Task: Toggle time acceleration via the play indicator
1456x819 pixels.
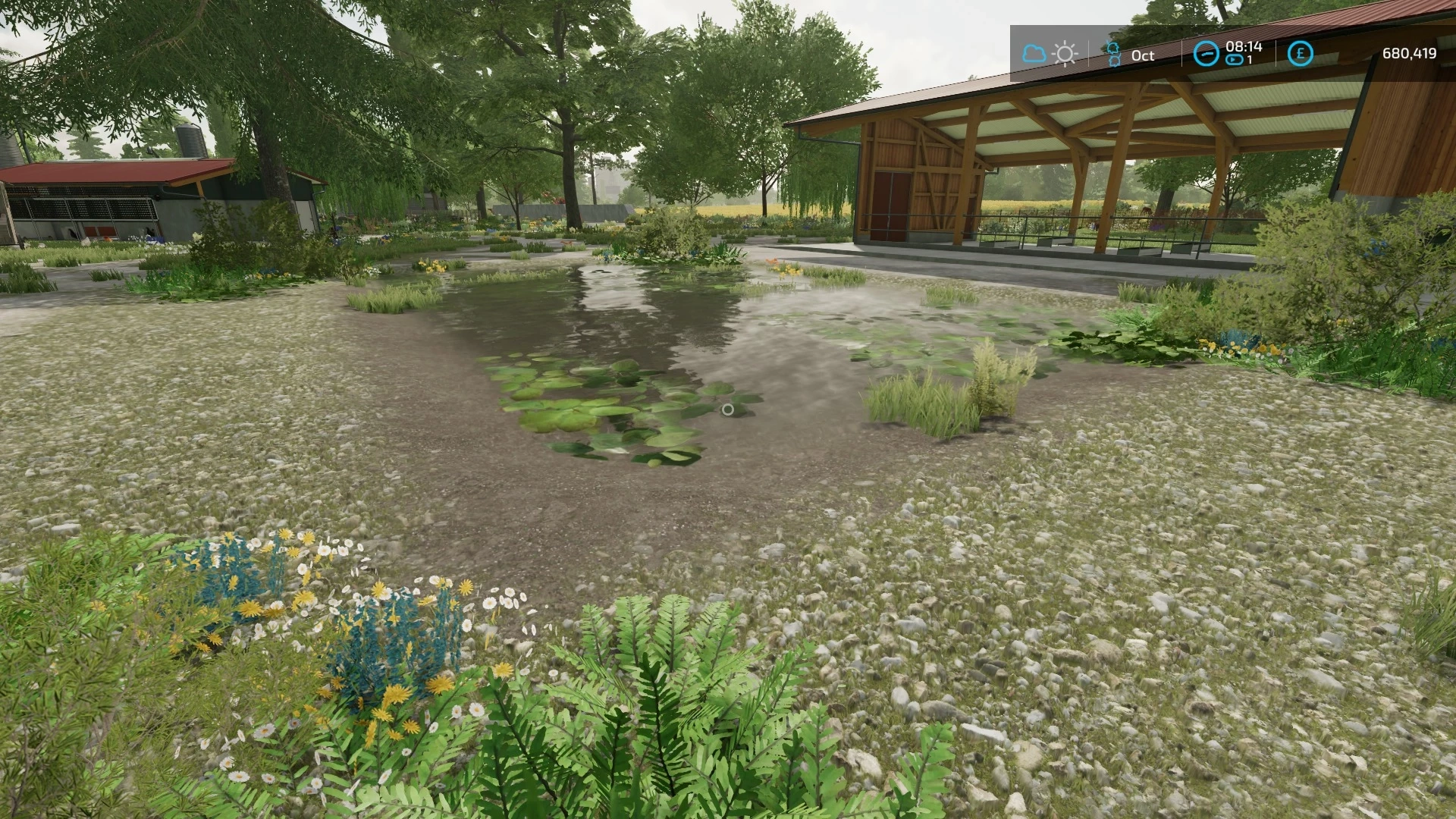Action: [x=1234, y=60]
